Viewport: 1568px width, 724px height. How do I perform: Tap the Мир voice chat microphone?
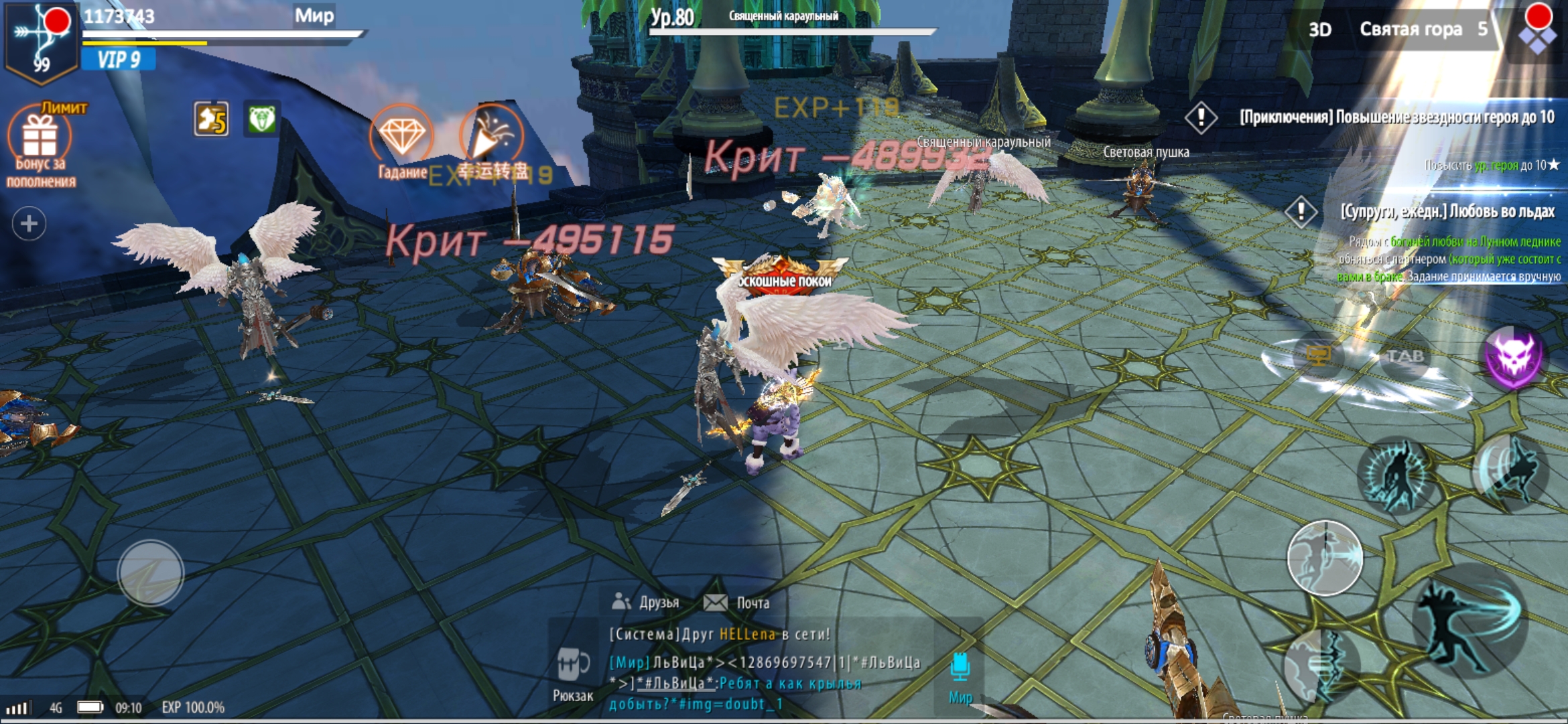(x=960, y=674)
